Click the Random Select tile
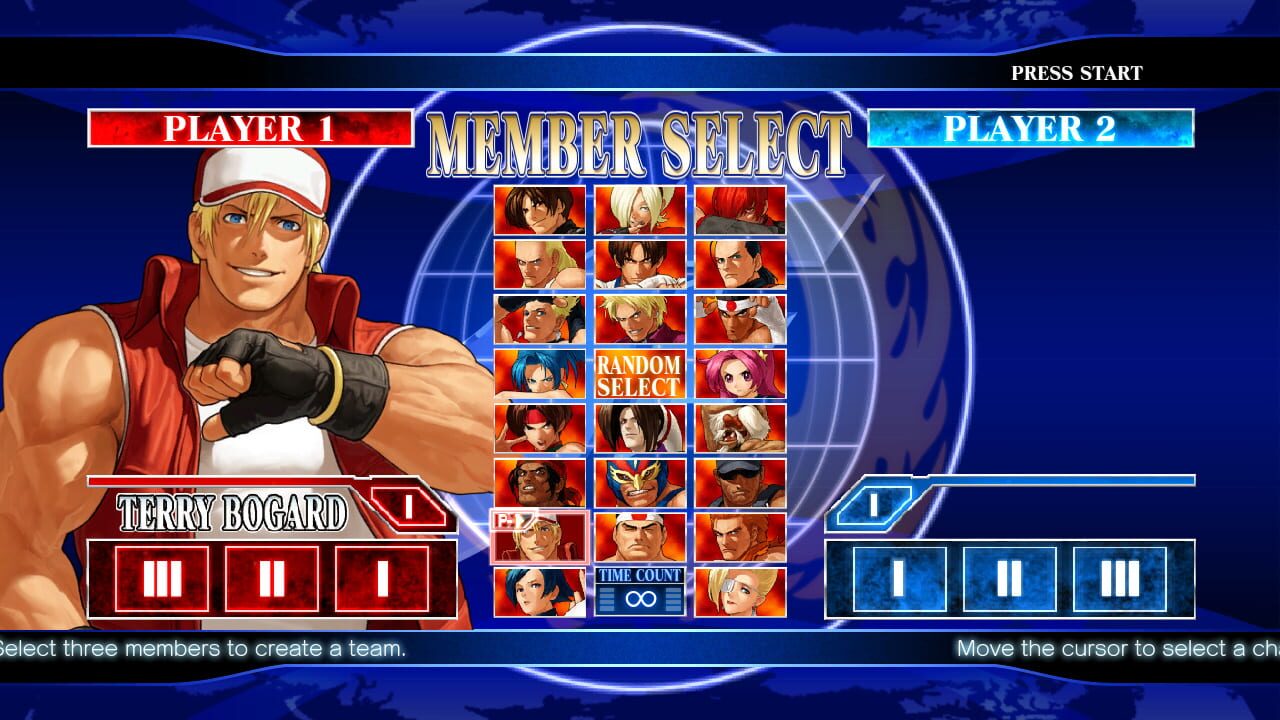The width and height of the screenshot is (1280, 720). (641, 373)
